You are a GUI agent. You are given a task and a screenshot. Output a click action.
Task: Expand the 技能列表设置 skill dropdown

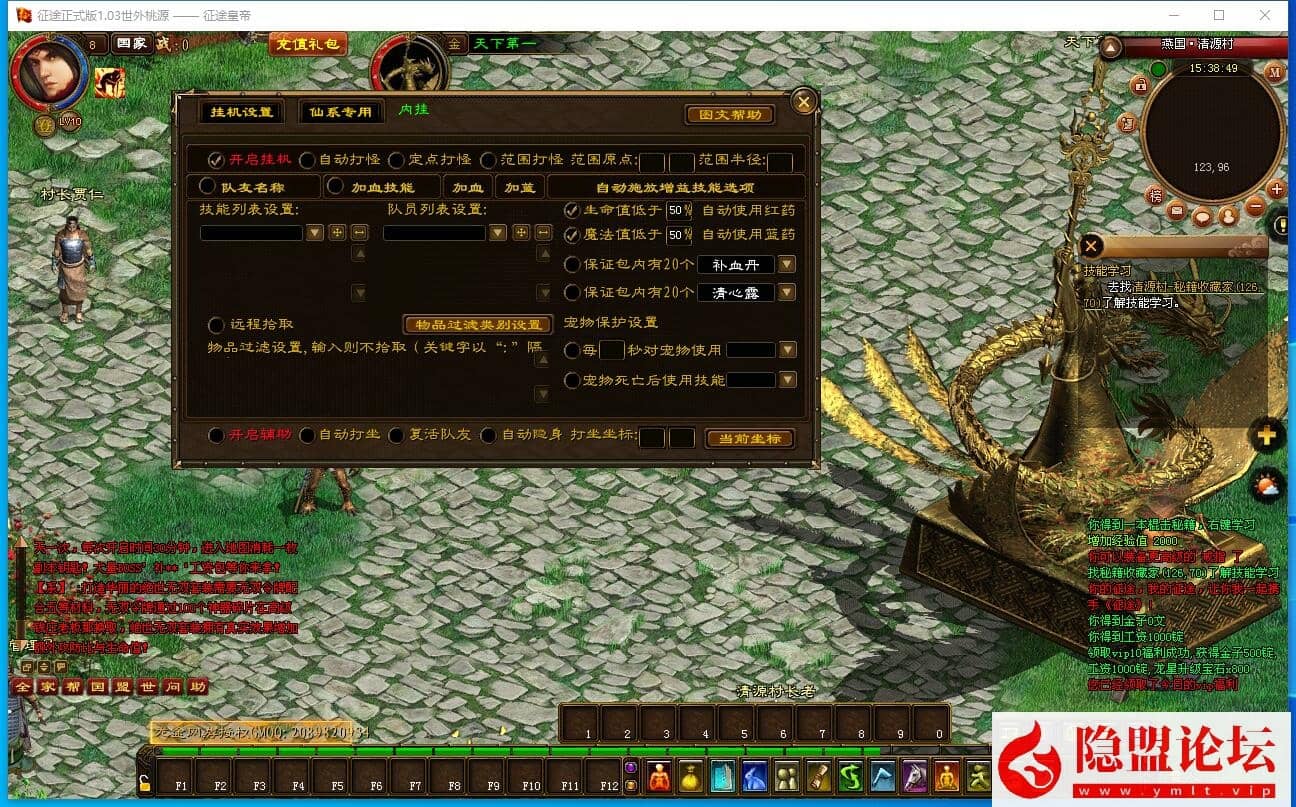coord(314,232)
